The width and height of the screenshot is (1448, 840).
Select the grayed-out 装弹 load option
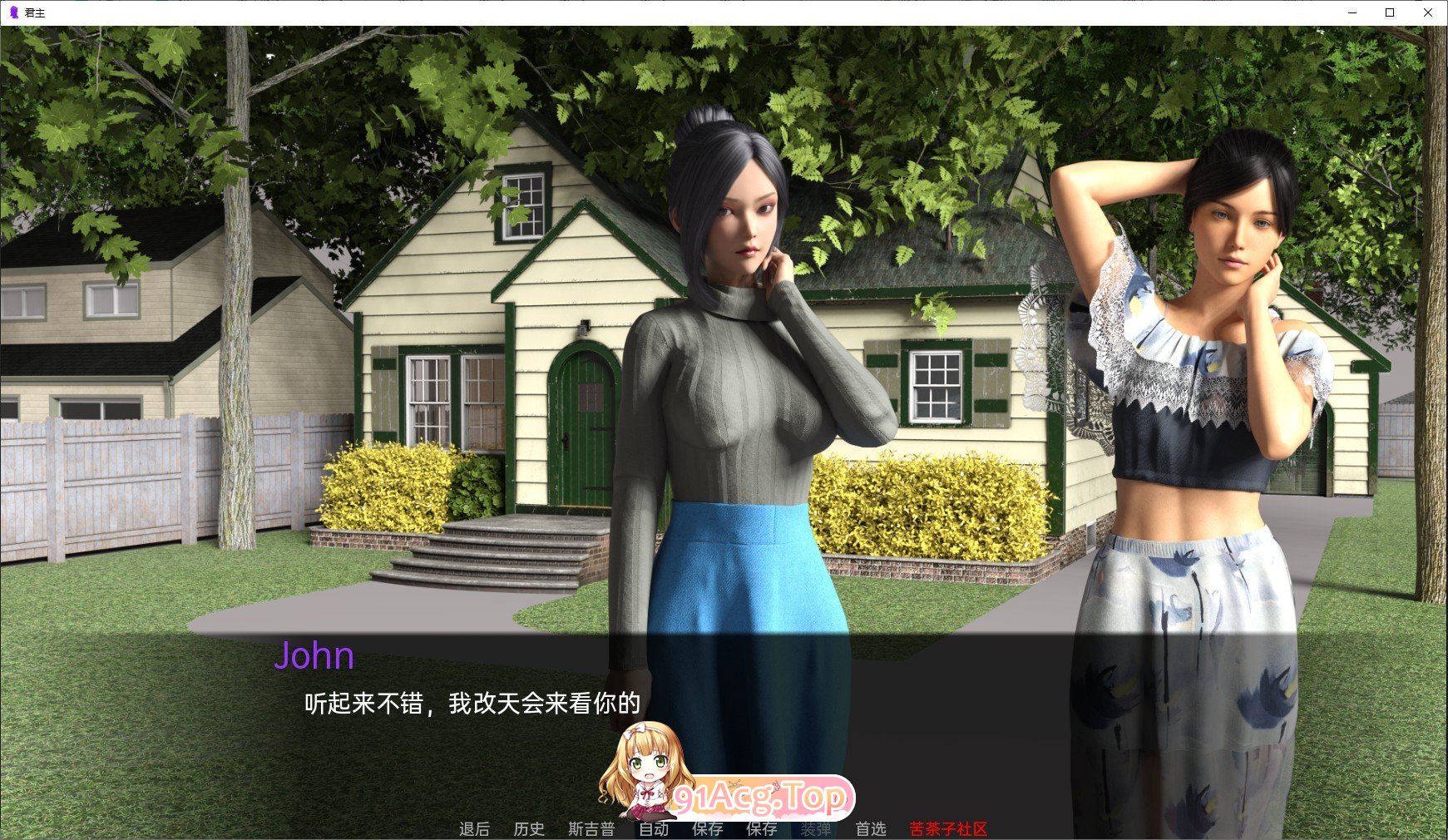[816, 828]
